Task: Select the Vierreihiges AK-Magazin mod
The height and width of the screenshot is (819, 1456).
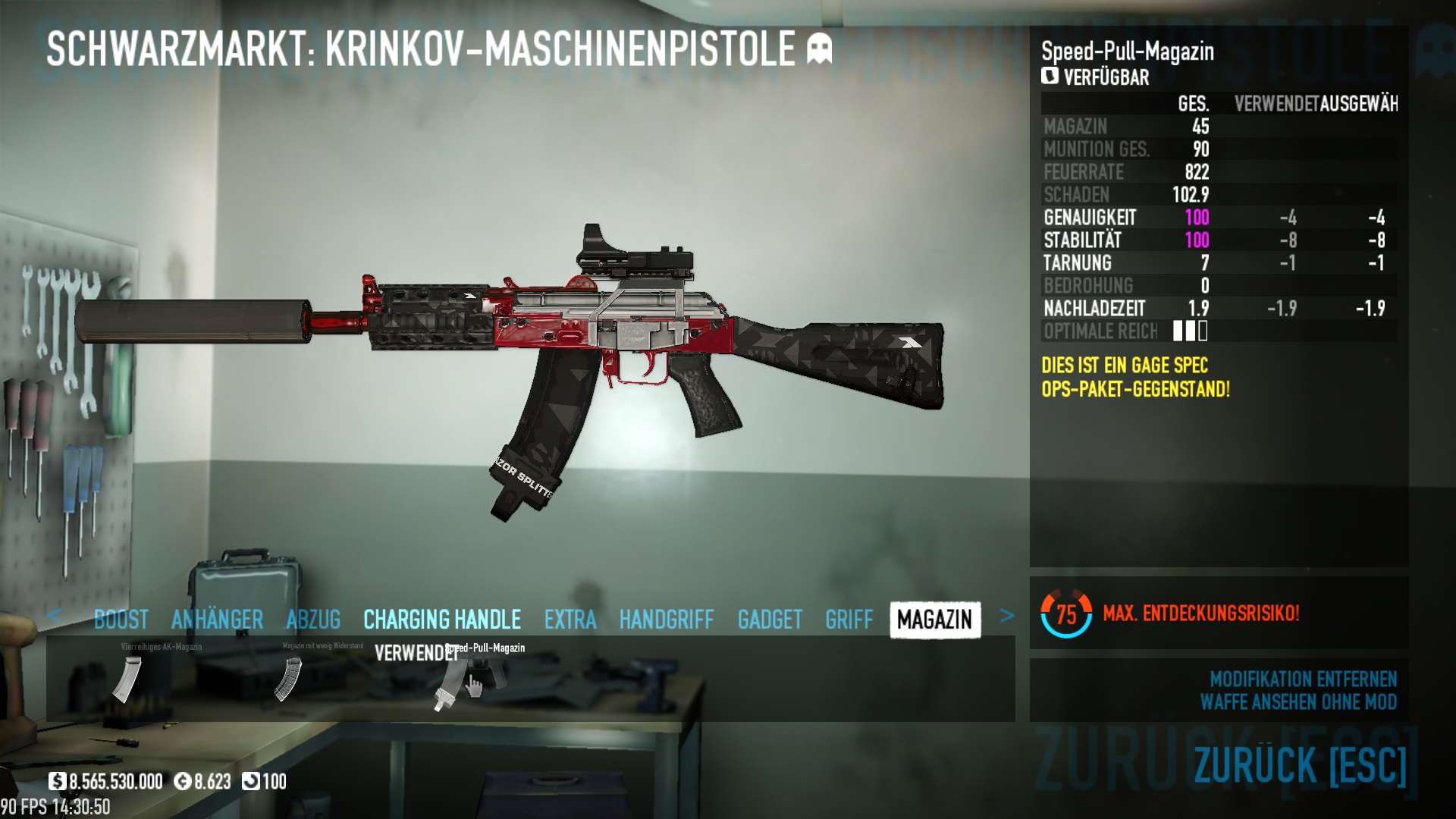Action: (127, 679)
